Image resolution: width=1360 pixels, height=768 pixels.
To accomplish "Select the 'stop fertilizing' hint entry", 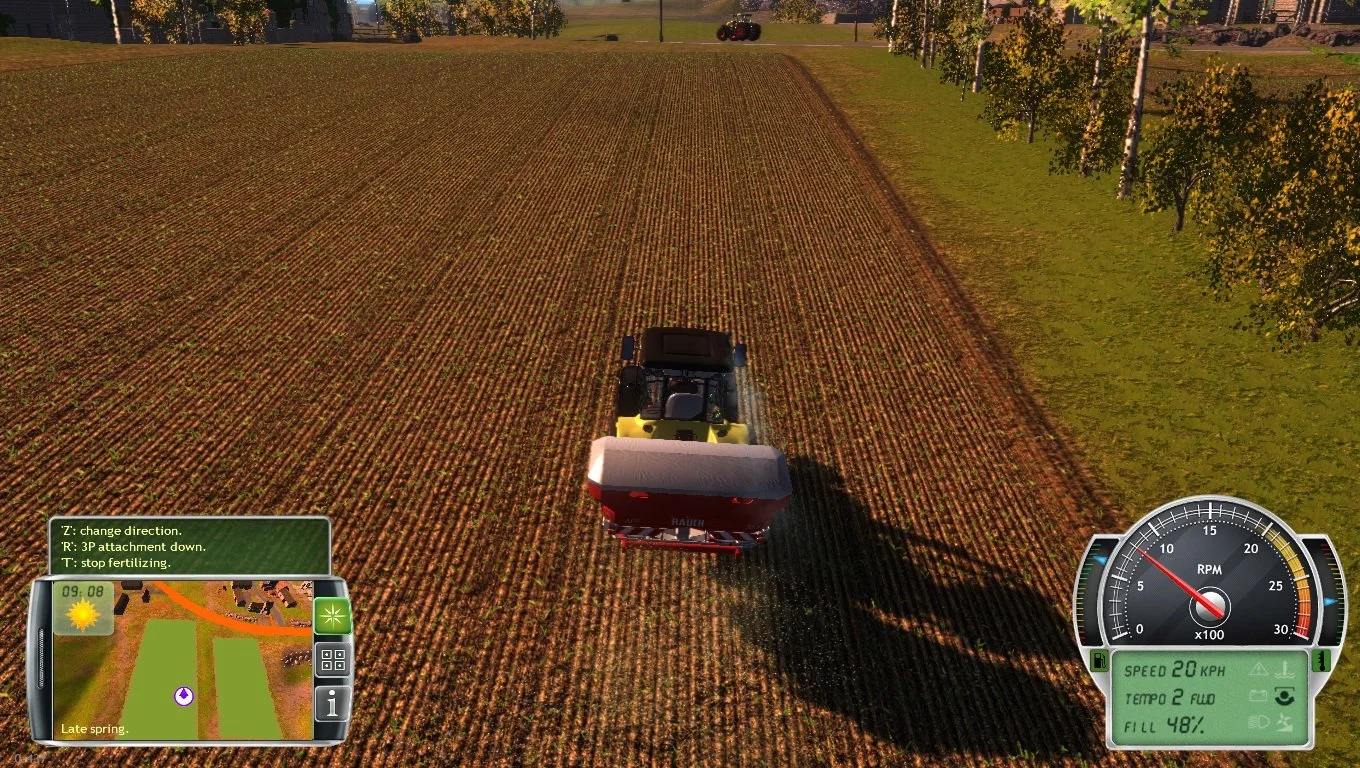I will click(x=117, y=562).
